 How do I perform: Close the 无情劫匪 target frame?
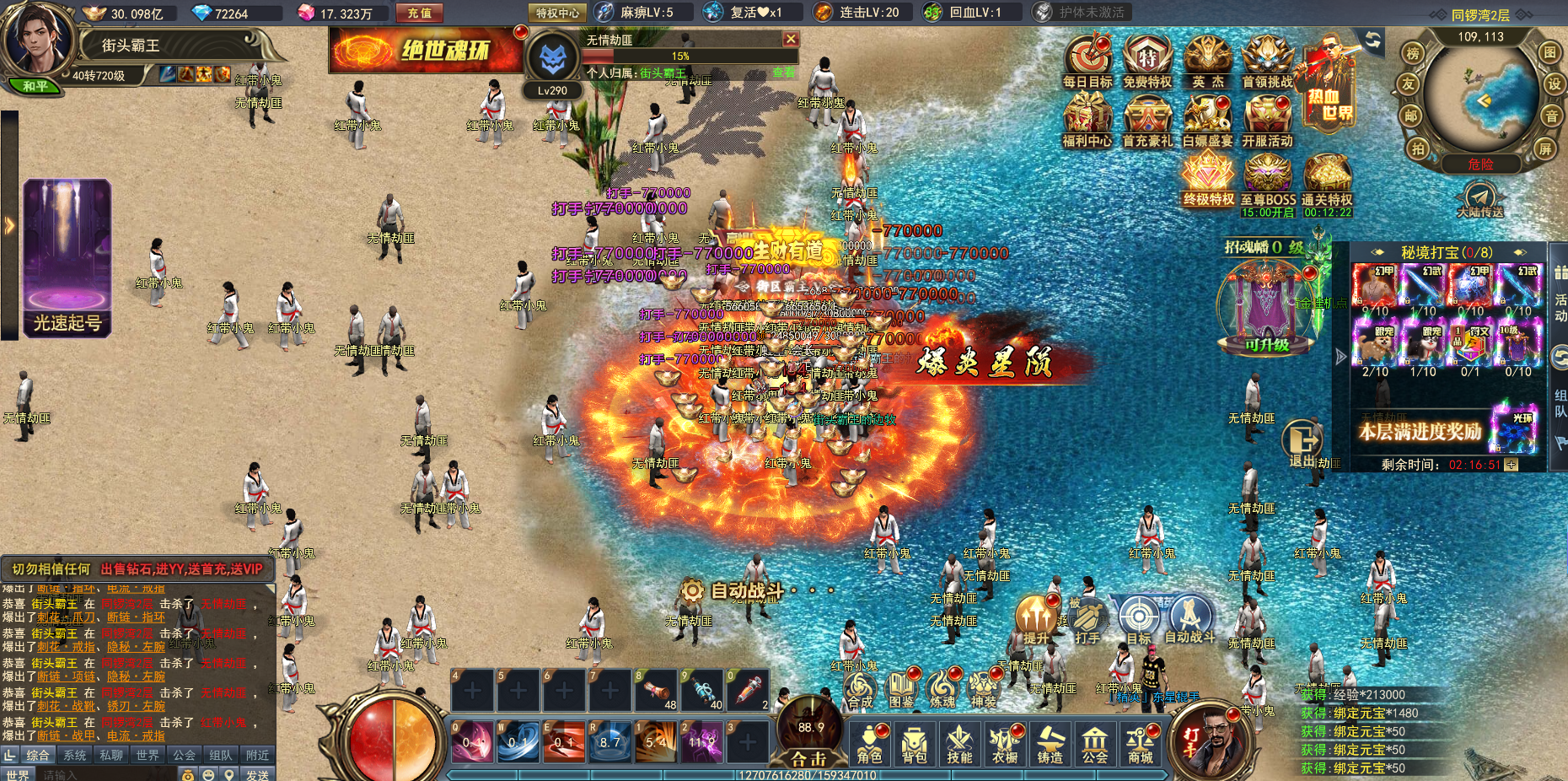pyautogui.click(x=791, y=39)
